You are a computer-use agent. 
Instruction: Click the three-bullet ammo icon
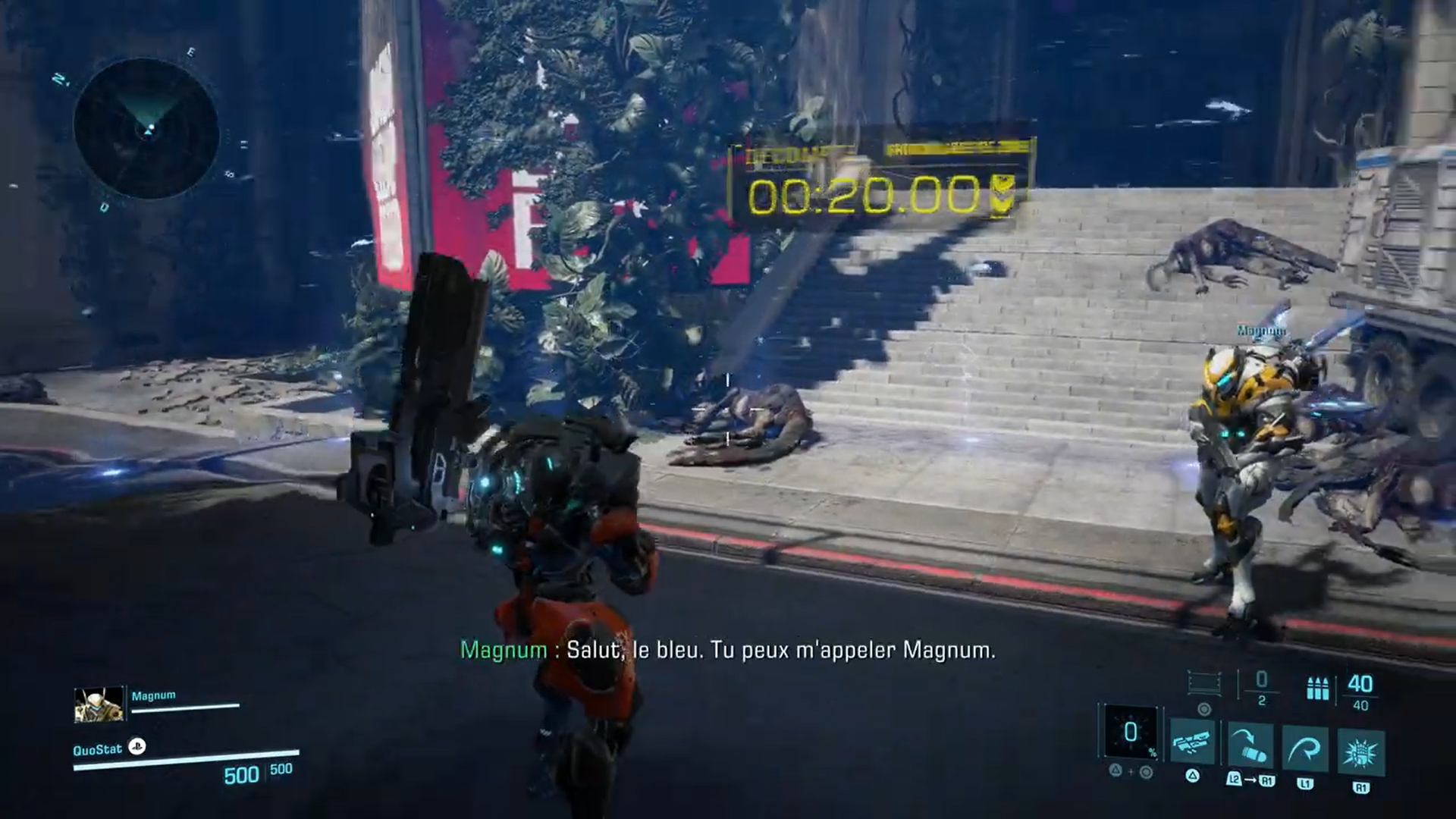(x=1318, y=689)
